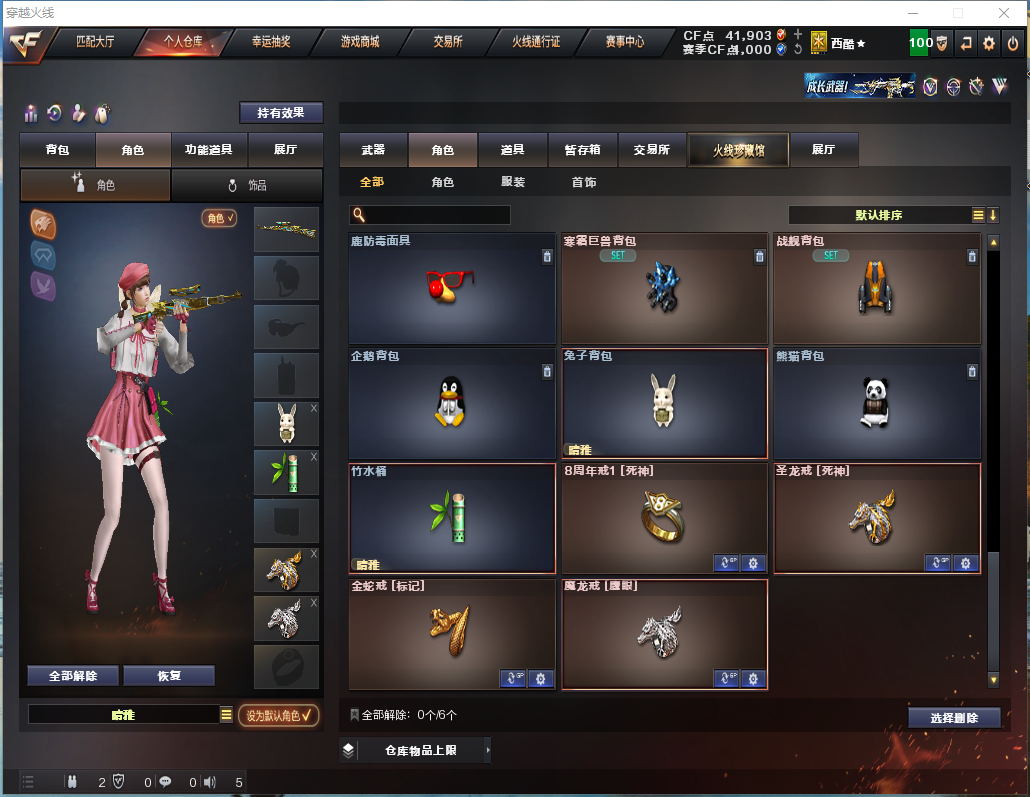Image resolution: width=1030 pixels, height=797 pixels.
Task: Choose the 金蛇戒 gold snake ring
Action: coord(452,633)
